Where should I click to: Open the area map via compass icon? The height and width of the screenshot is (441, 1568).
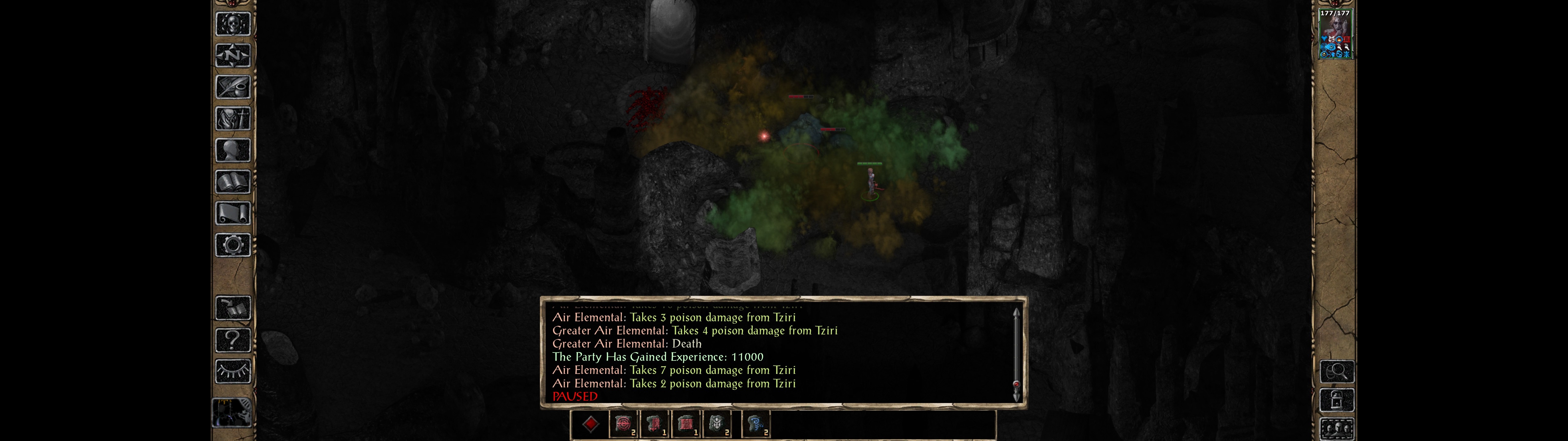(x=233, y=55)
